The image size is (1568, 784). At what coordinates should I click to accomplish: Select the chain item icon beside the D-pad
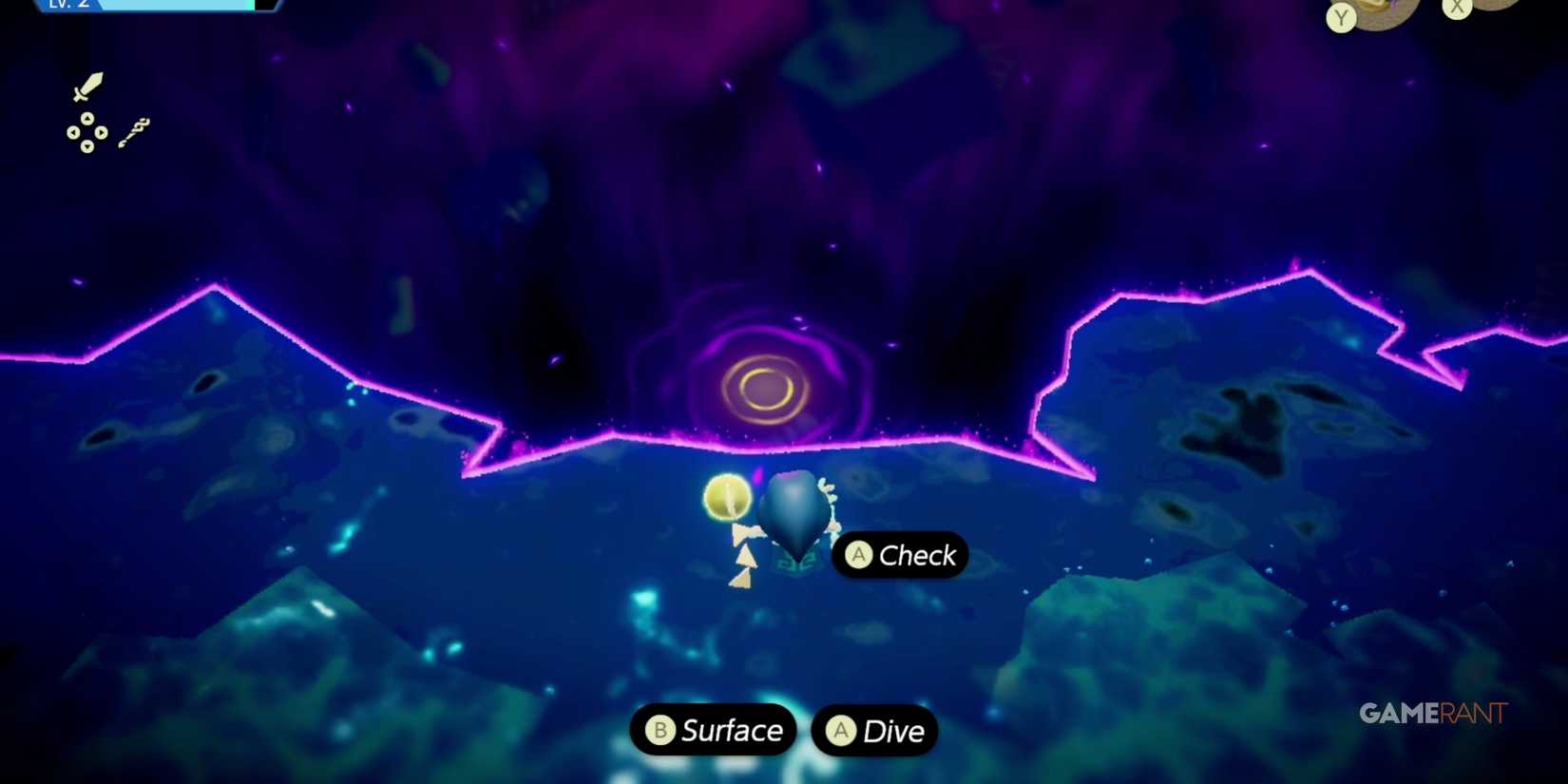tap(133, 130)
